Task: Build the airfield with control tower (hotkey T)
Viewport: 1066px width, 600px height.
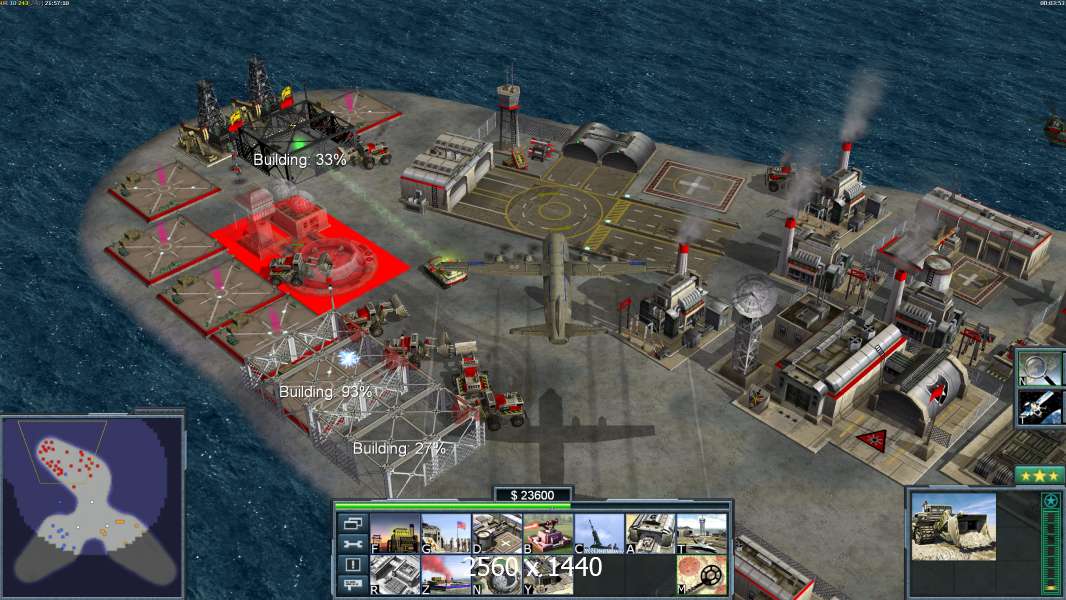Action: coord(701,533)
